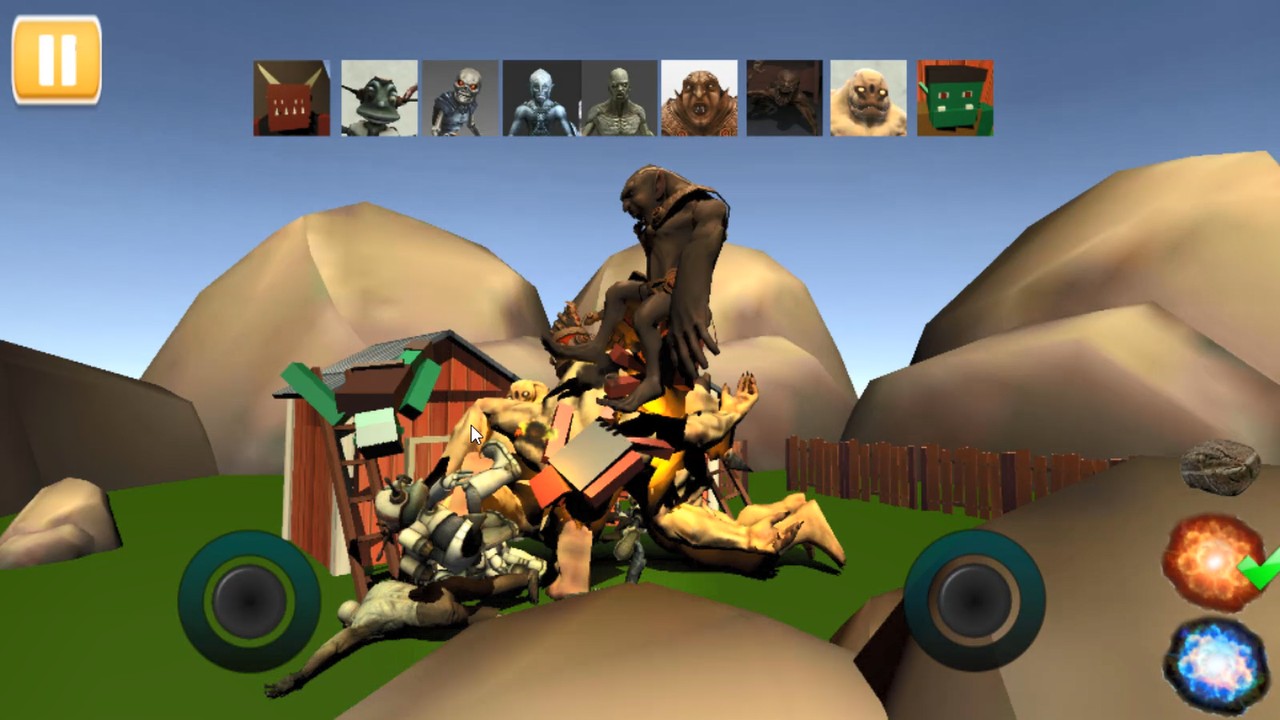Select the blue alien creature icon

pyautogui.click(x=540, y=97)
